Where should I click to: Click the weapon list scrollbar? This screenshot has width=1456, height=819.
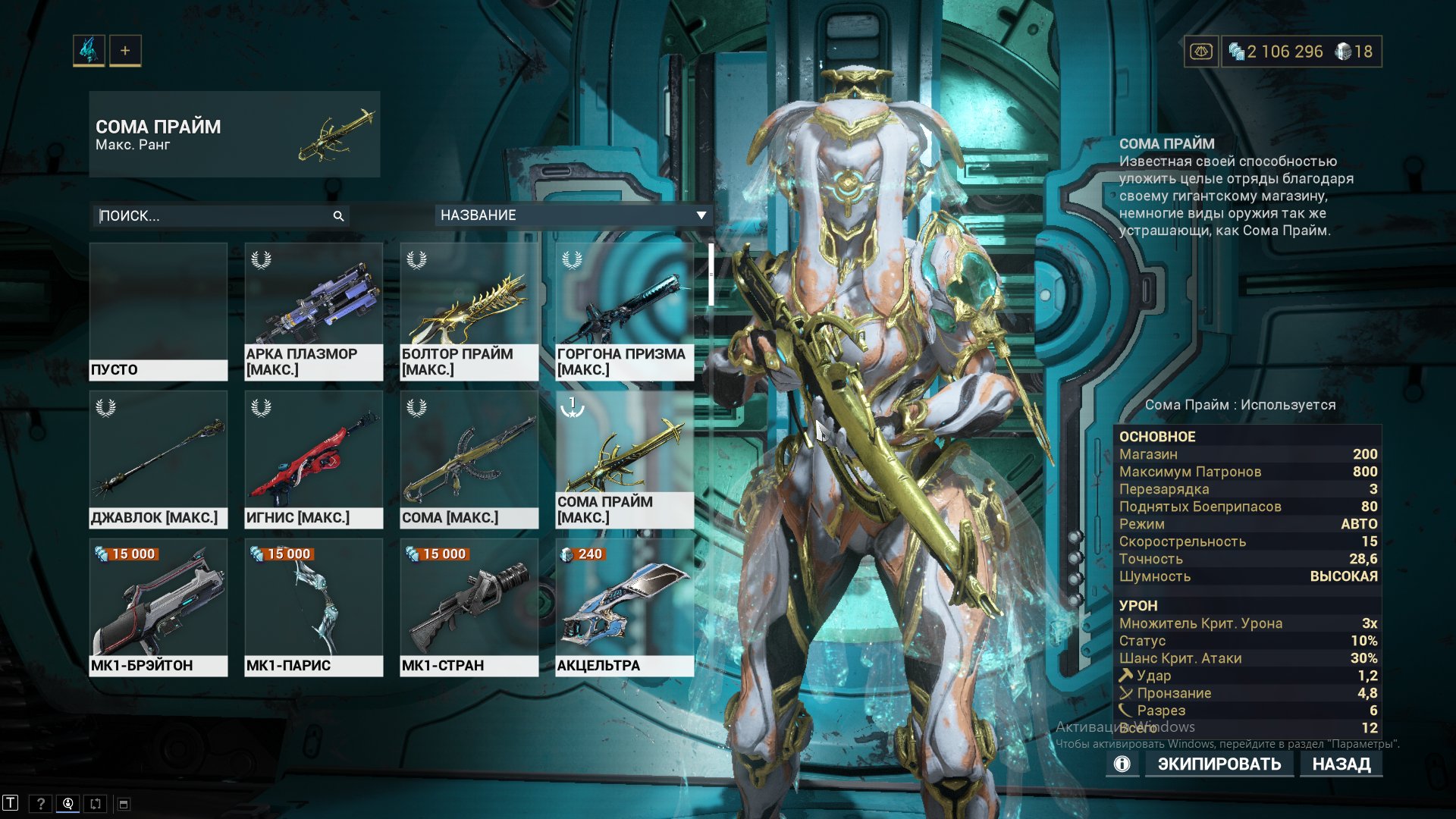click(711, 275)
